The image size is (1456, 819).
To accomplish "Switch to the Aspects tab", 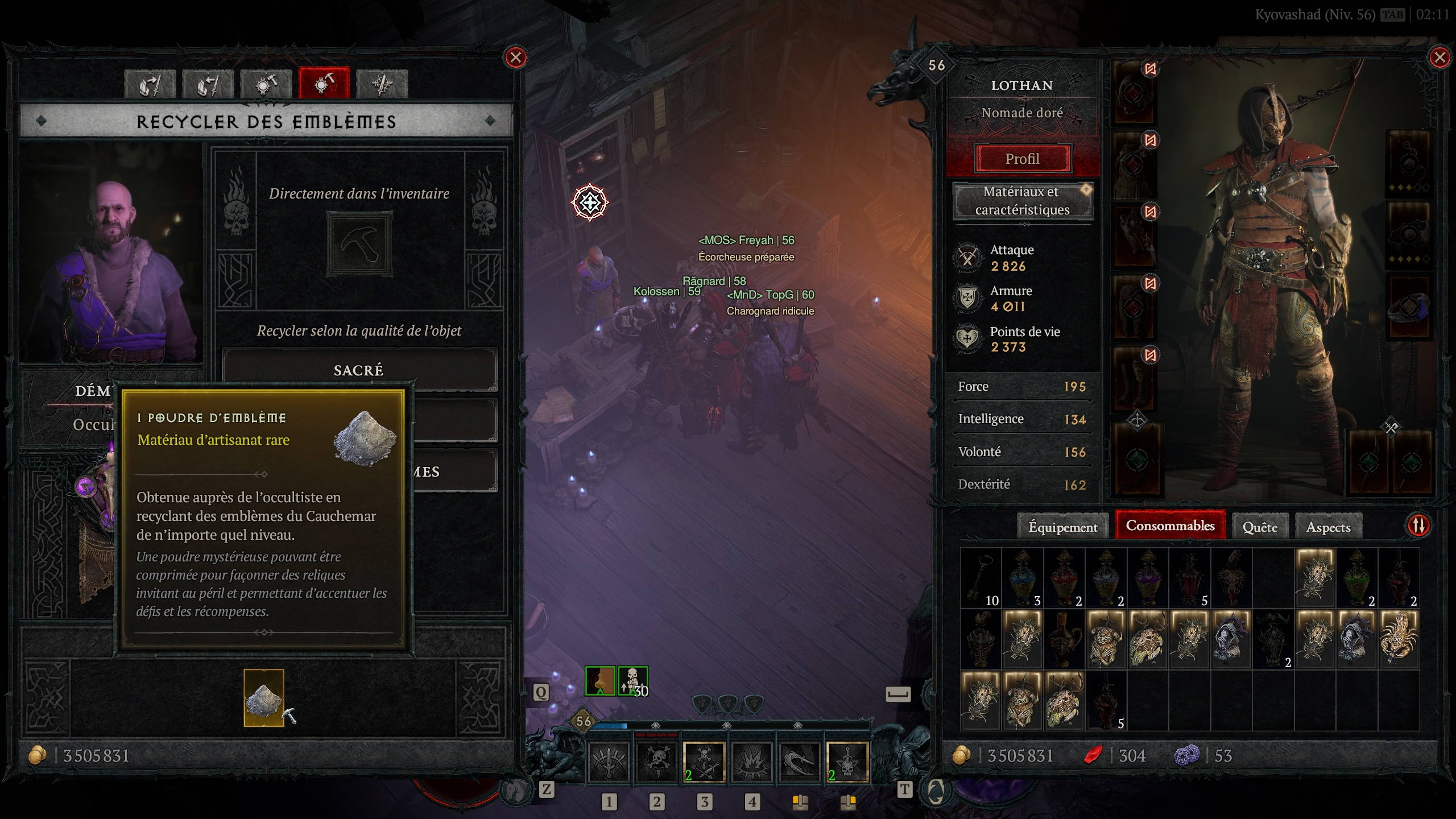I will tap(1328, 527).
